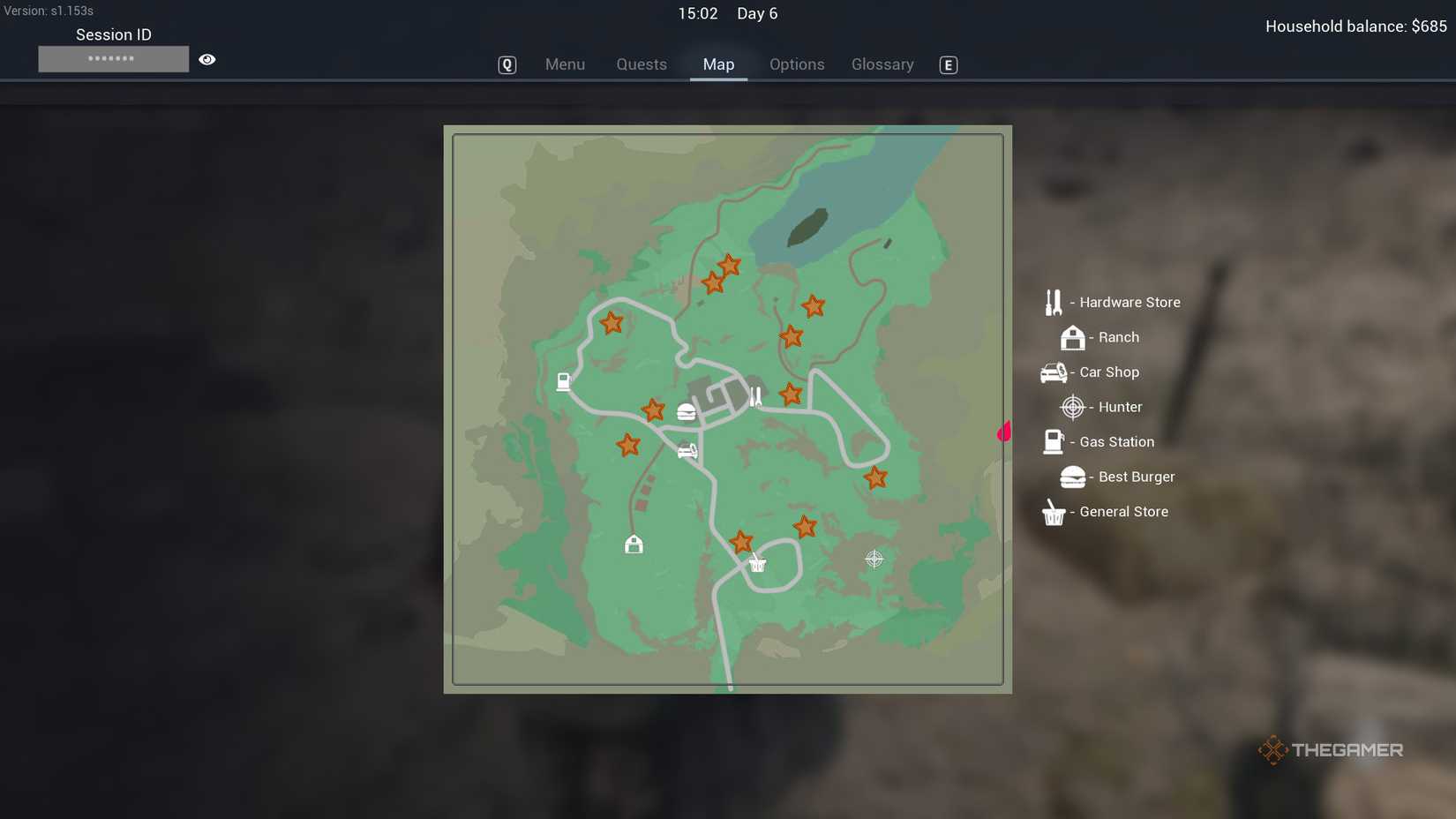
Task: Open the Options tab
Action: coord(797,64)
